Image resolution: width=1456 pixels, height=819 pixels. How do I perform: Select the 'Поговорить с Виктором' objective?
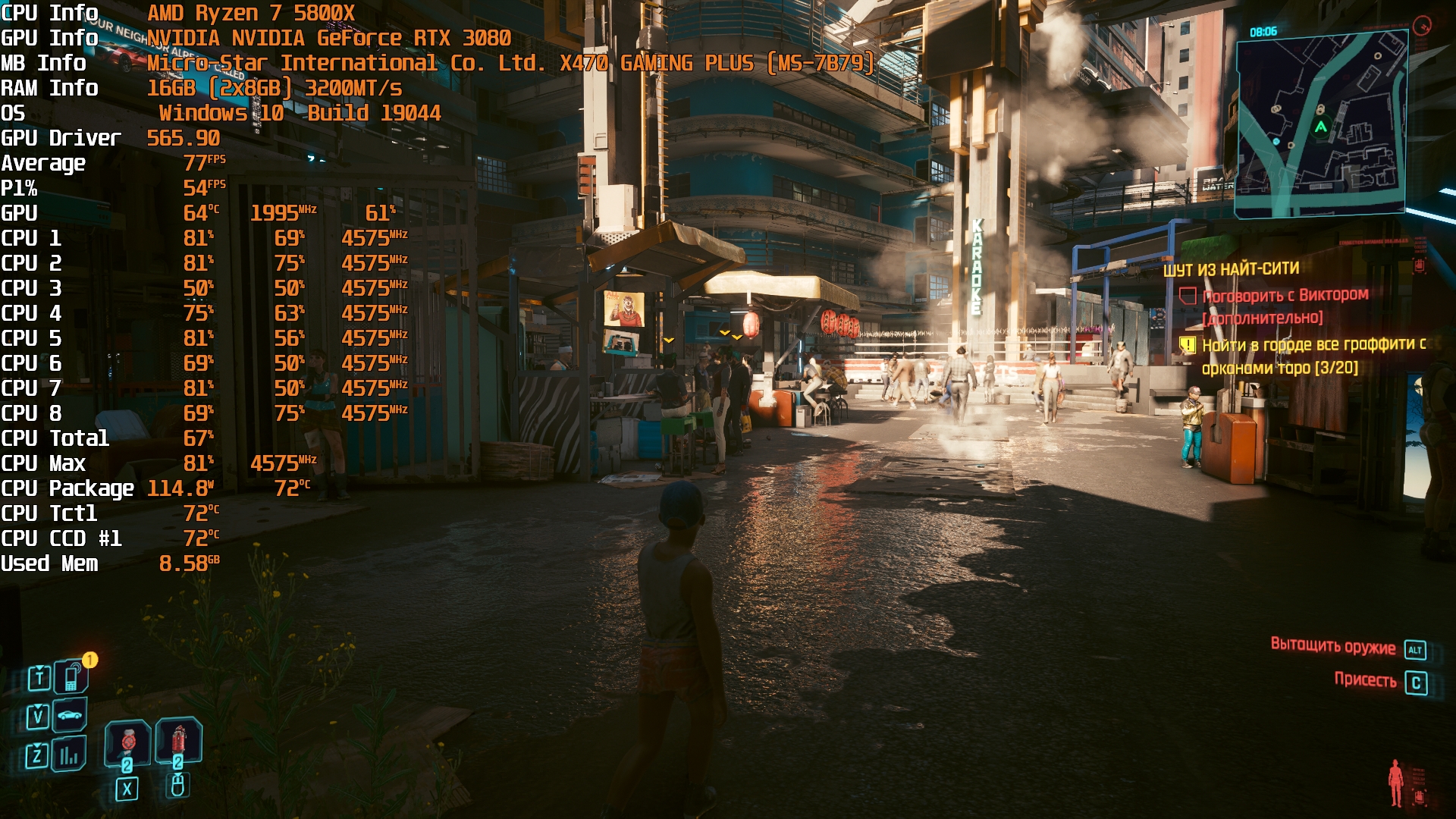point(1285,295)
